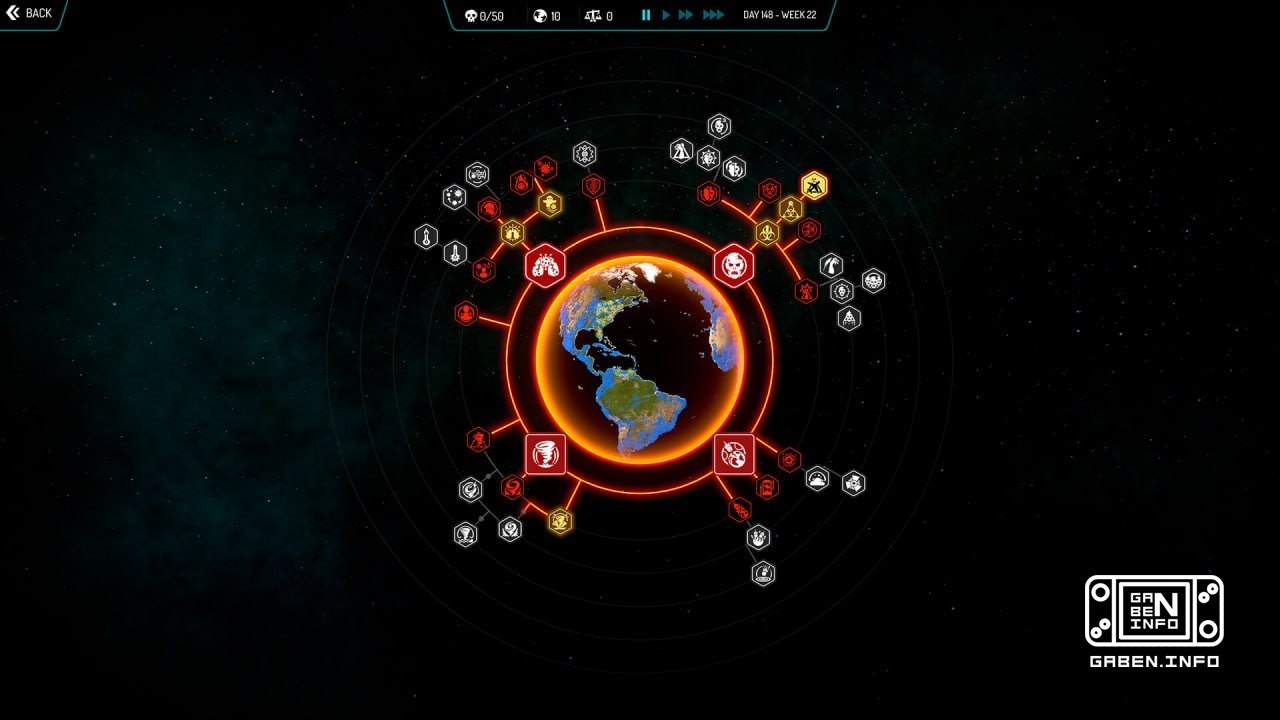
Task: Select the red plague lungs skill node
Action: point(545,265)
